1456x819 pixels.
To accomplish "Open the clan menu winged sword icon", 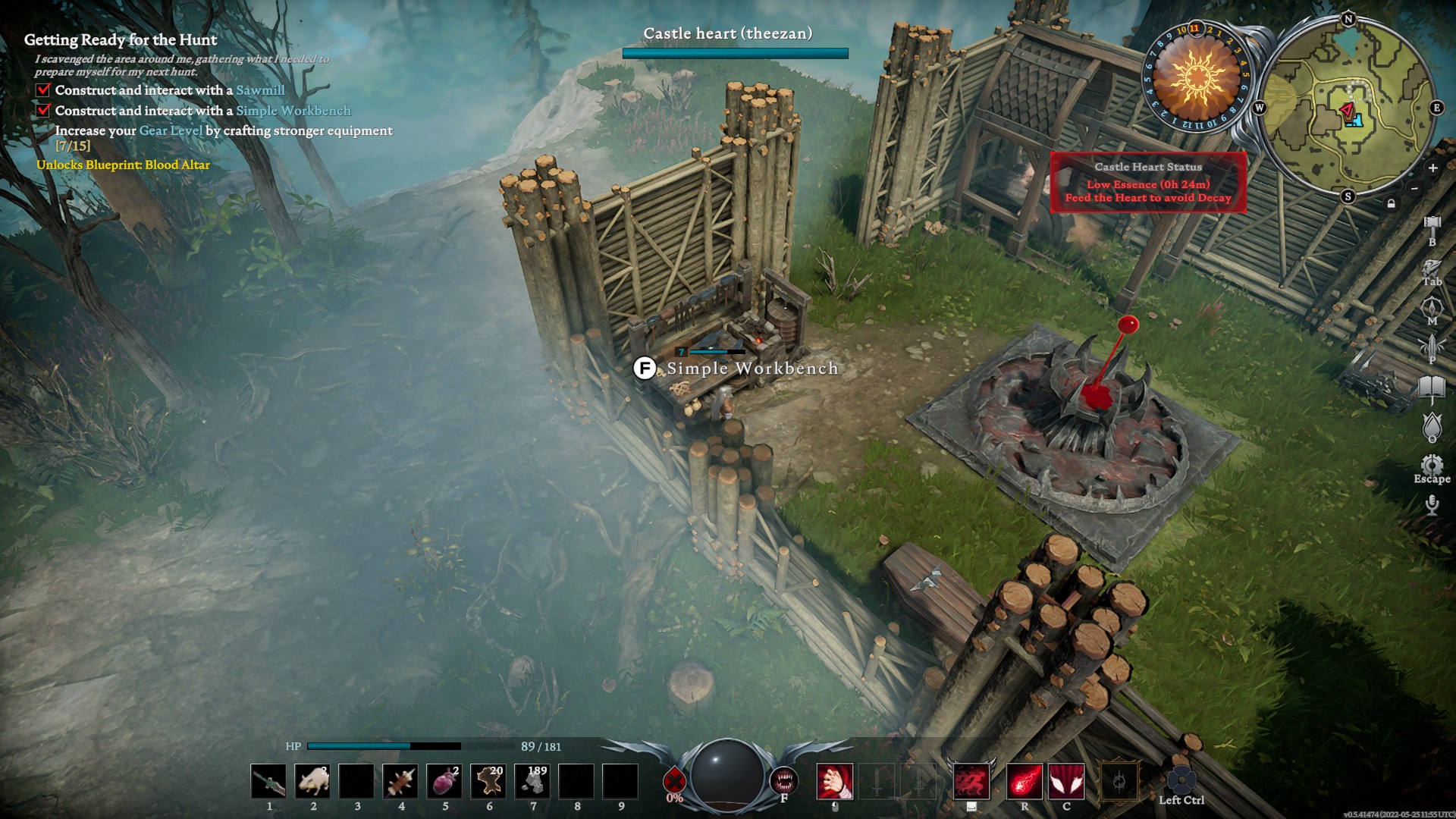I will click(1432, 347).
